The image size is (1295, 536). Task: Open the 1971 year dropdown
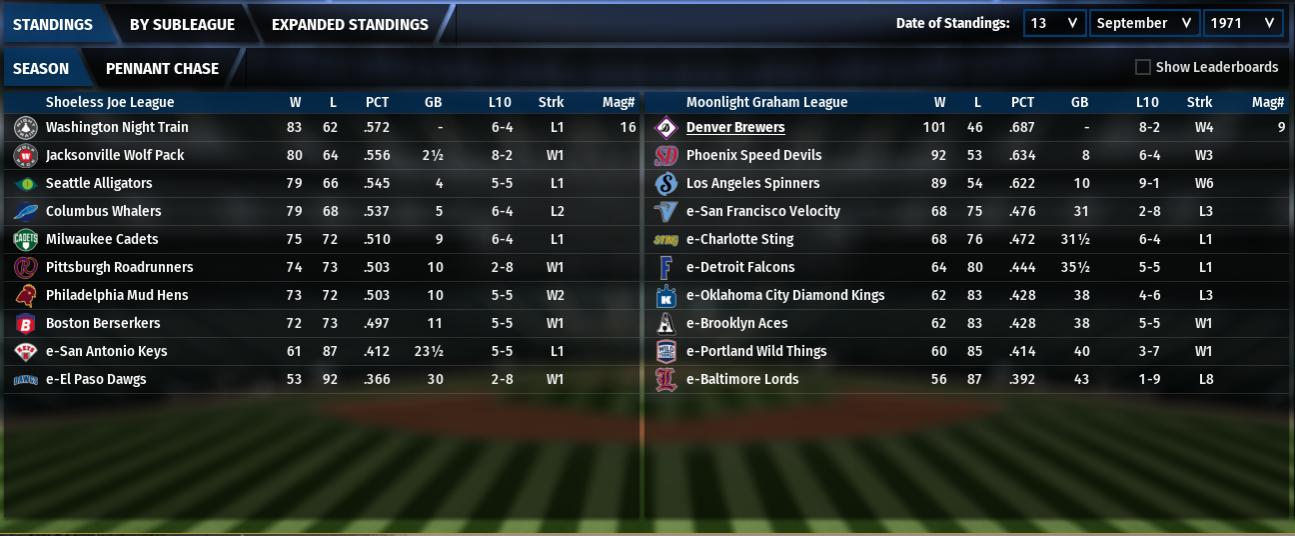pos(1242,23)
